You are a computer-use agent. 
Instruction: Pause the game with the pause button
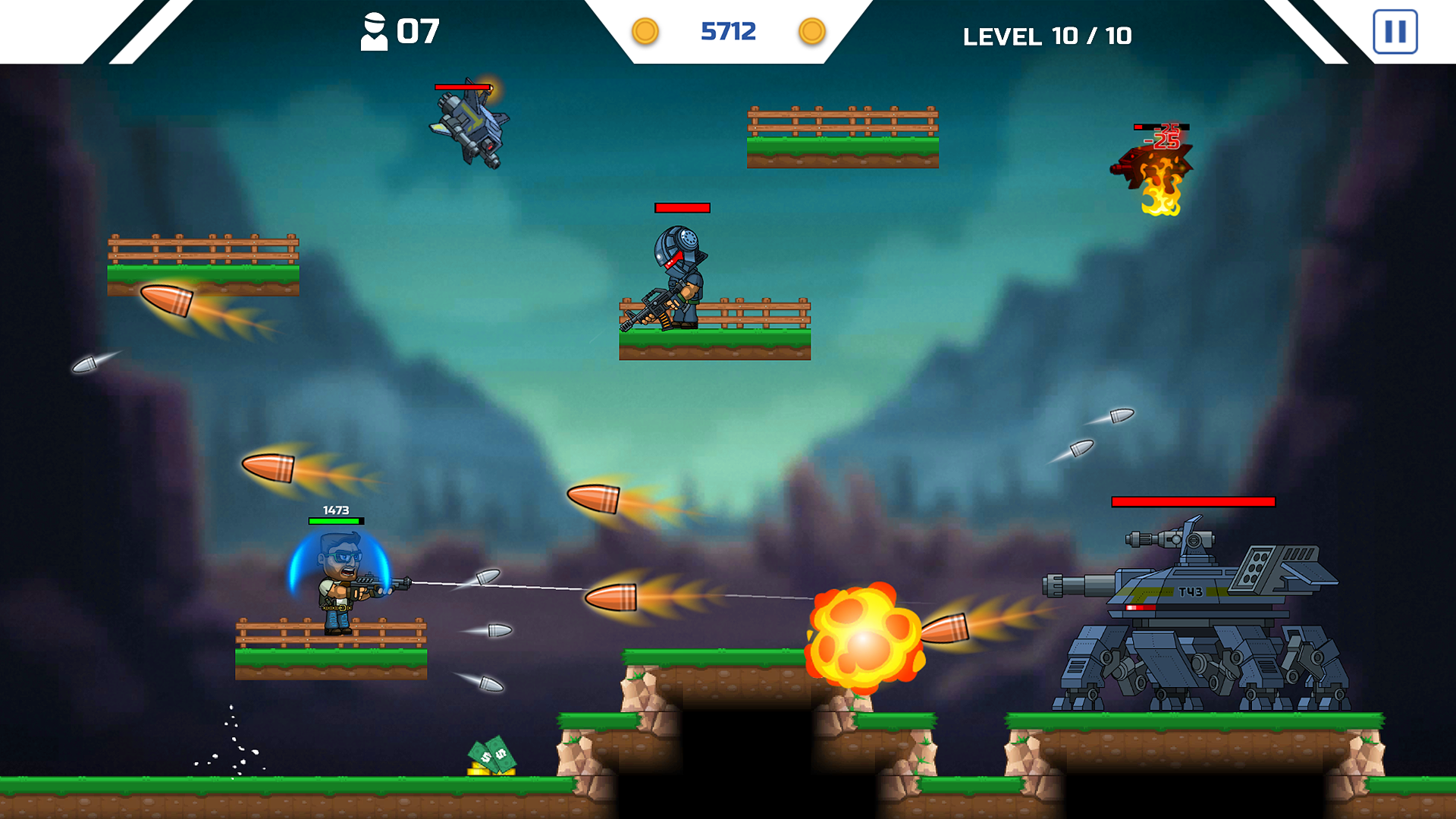[x=1395, y=32]
